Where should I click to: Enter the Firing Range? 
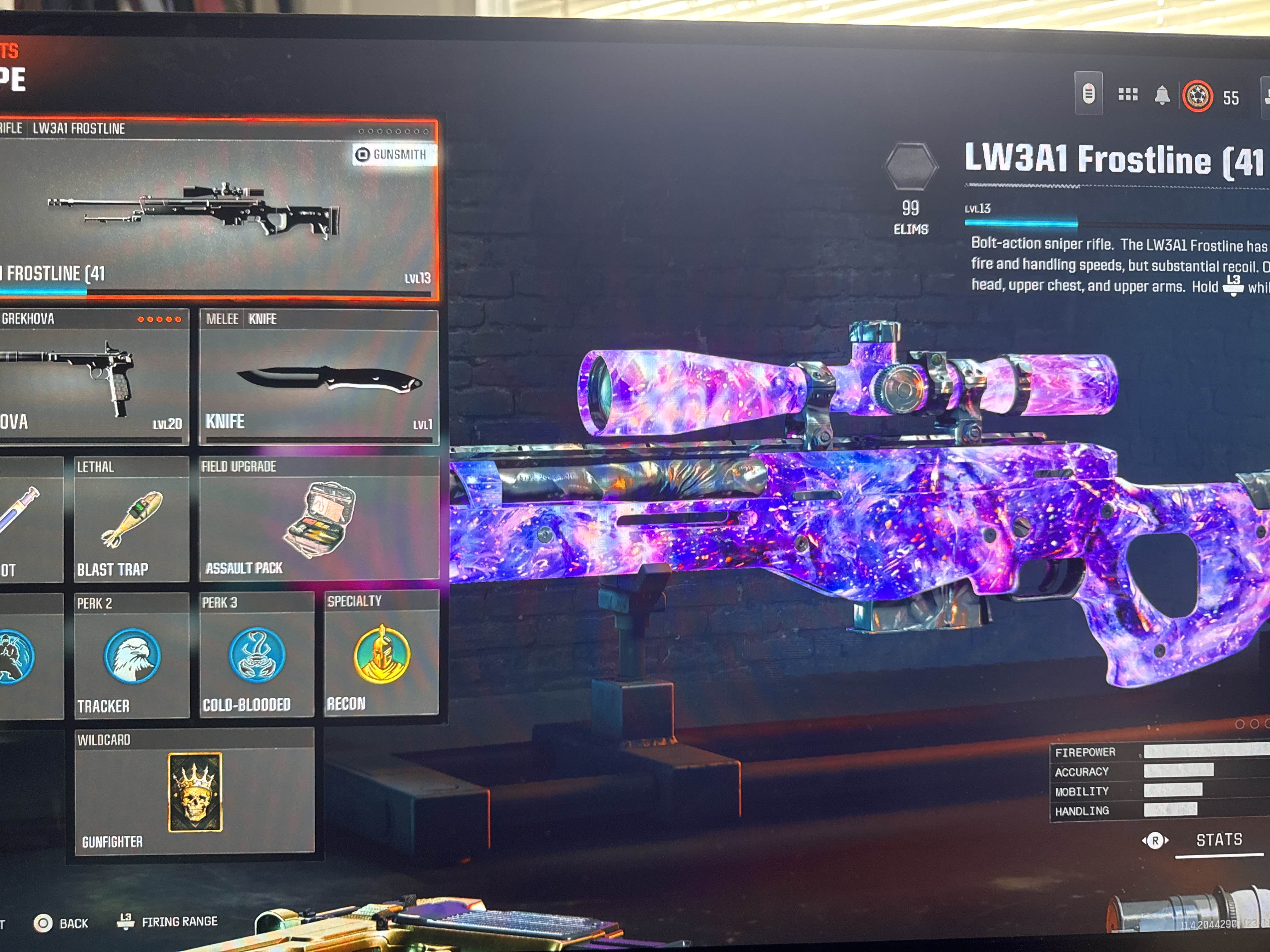click(168, 921)
